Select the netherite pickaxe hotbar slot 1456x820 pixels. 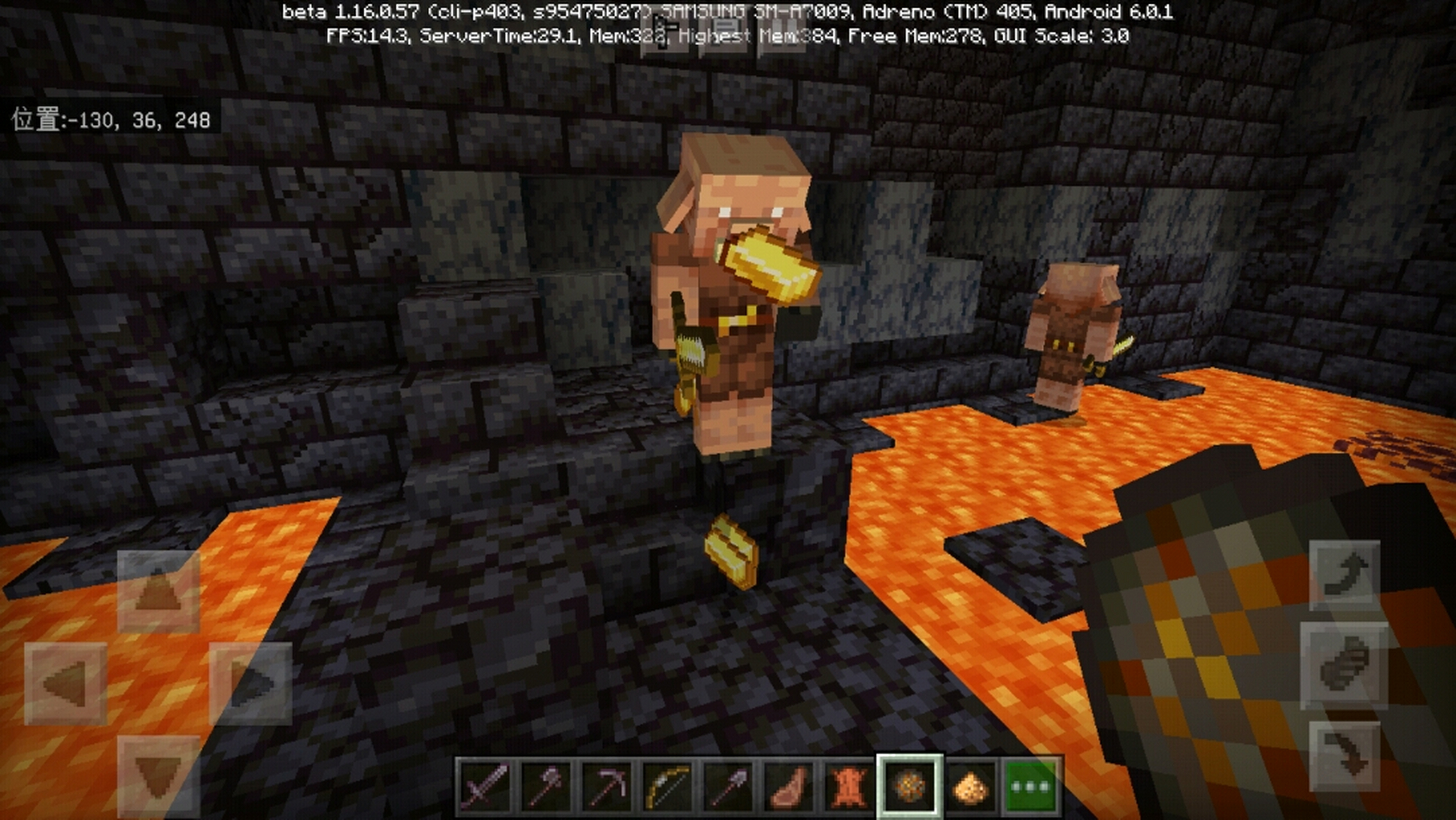(x=606, y=785)
